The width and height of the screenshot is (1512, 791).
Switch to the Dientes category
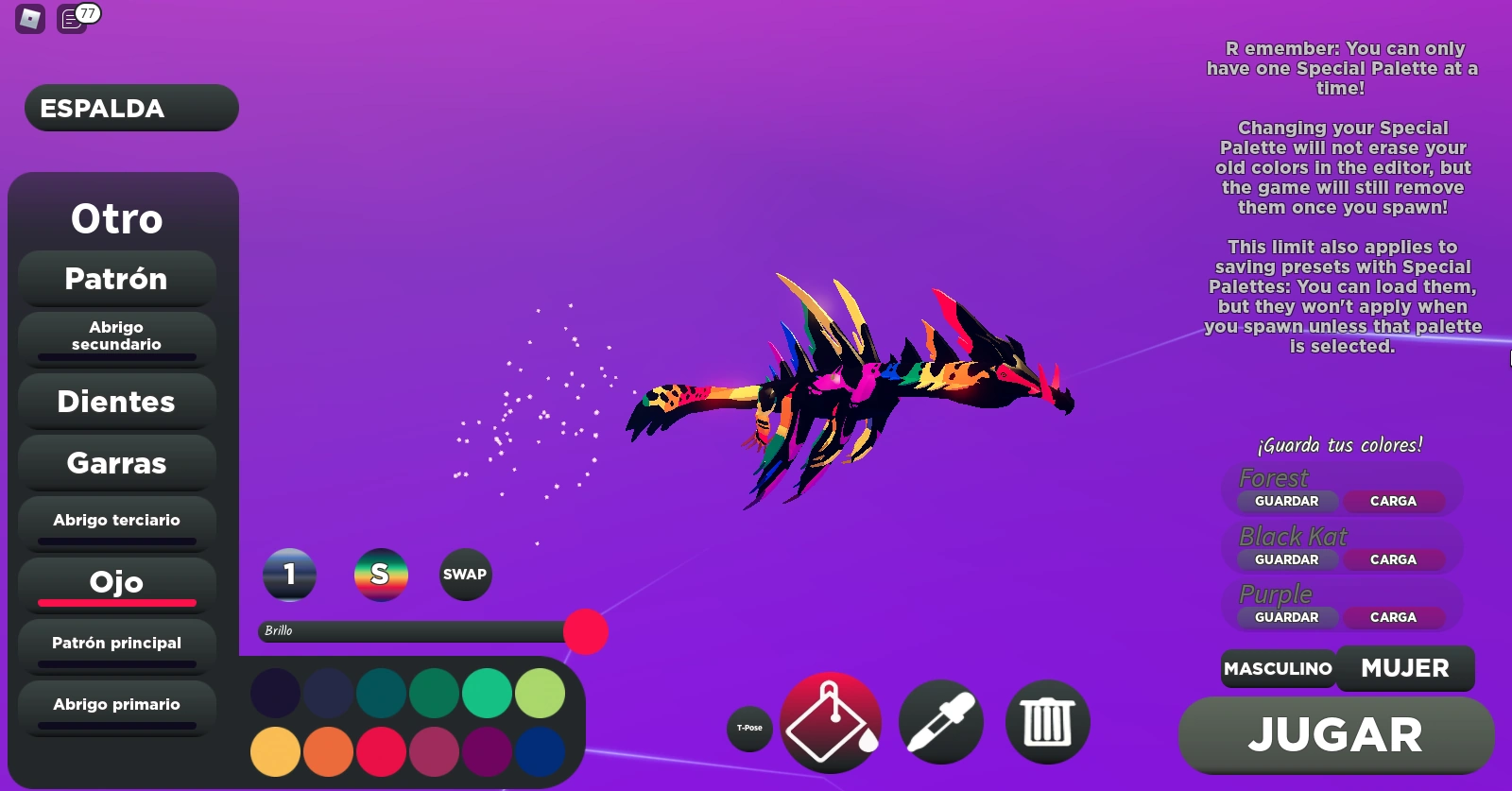(x=115, y=401)
